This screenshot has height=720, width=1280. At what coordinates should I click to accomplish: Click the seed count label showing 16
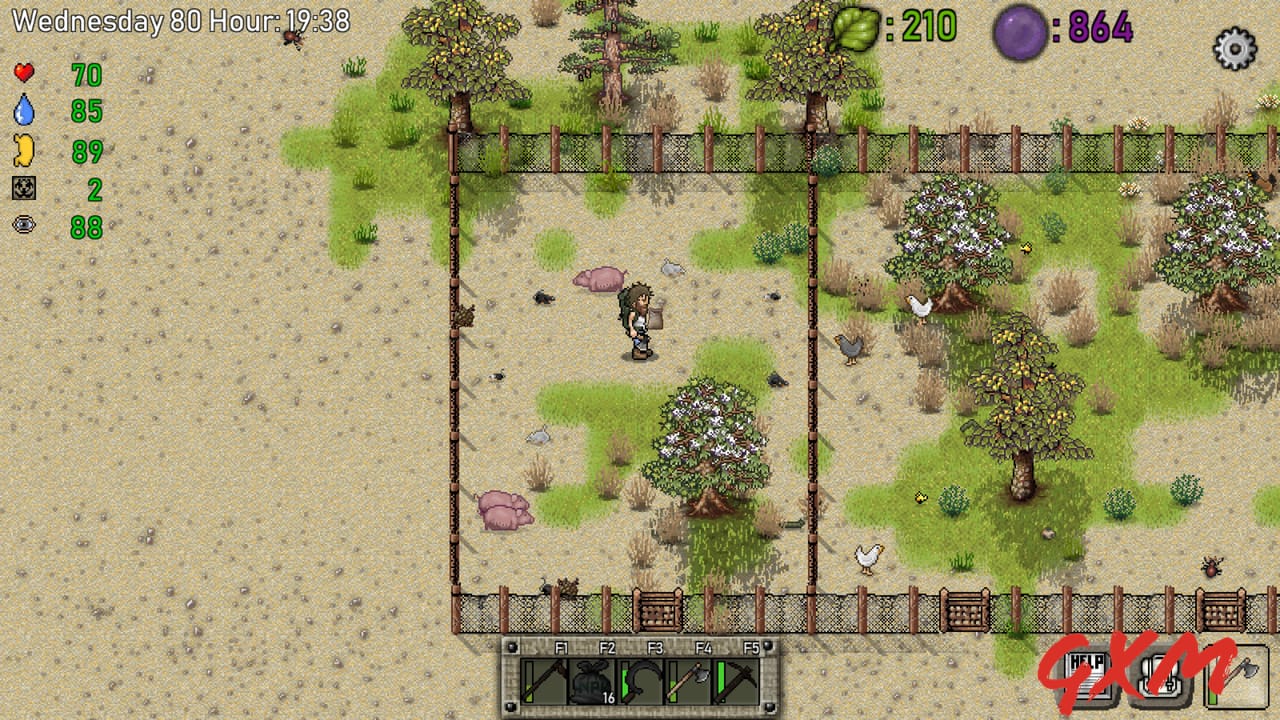(x=608, y=697)
